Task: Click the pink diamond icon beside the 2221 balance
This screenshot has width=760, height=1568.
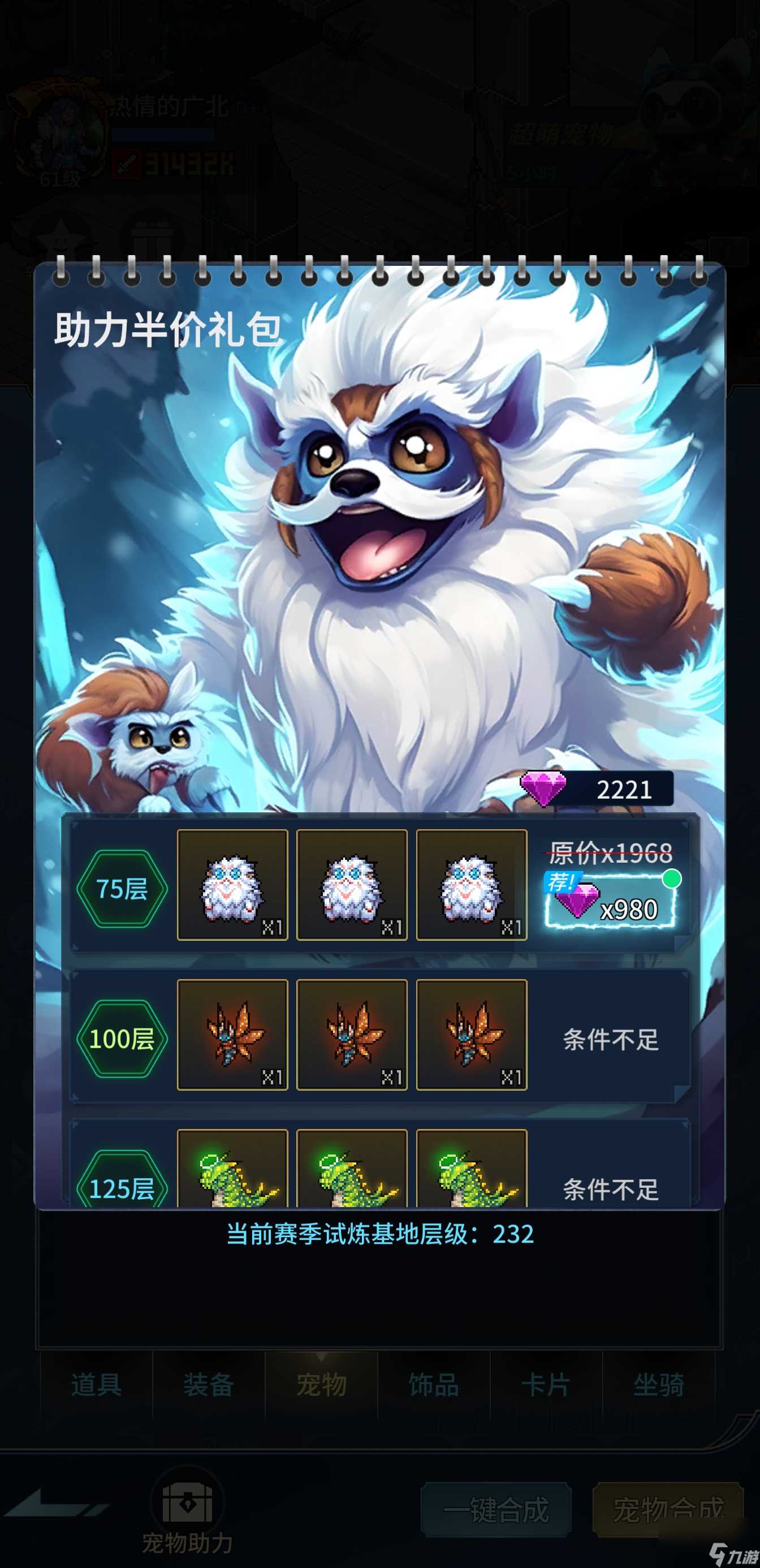Action: [x=543, y=789]
